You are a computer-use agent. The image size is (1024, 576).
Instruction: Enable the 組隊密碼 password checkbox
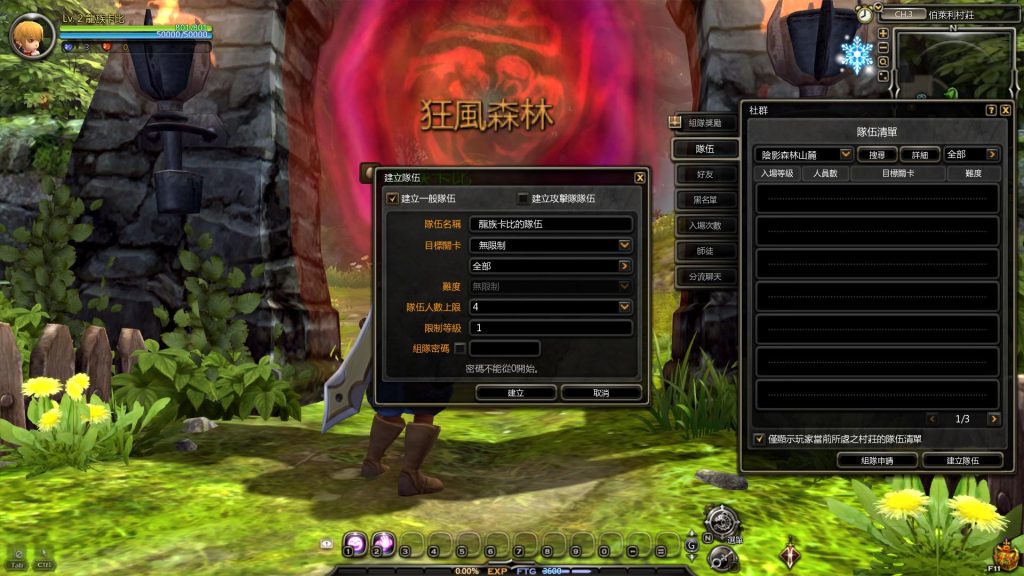pyautogui.click(x=460, y=348)
